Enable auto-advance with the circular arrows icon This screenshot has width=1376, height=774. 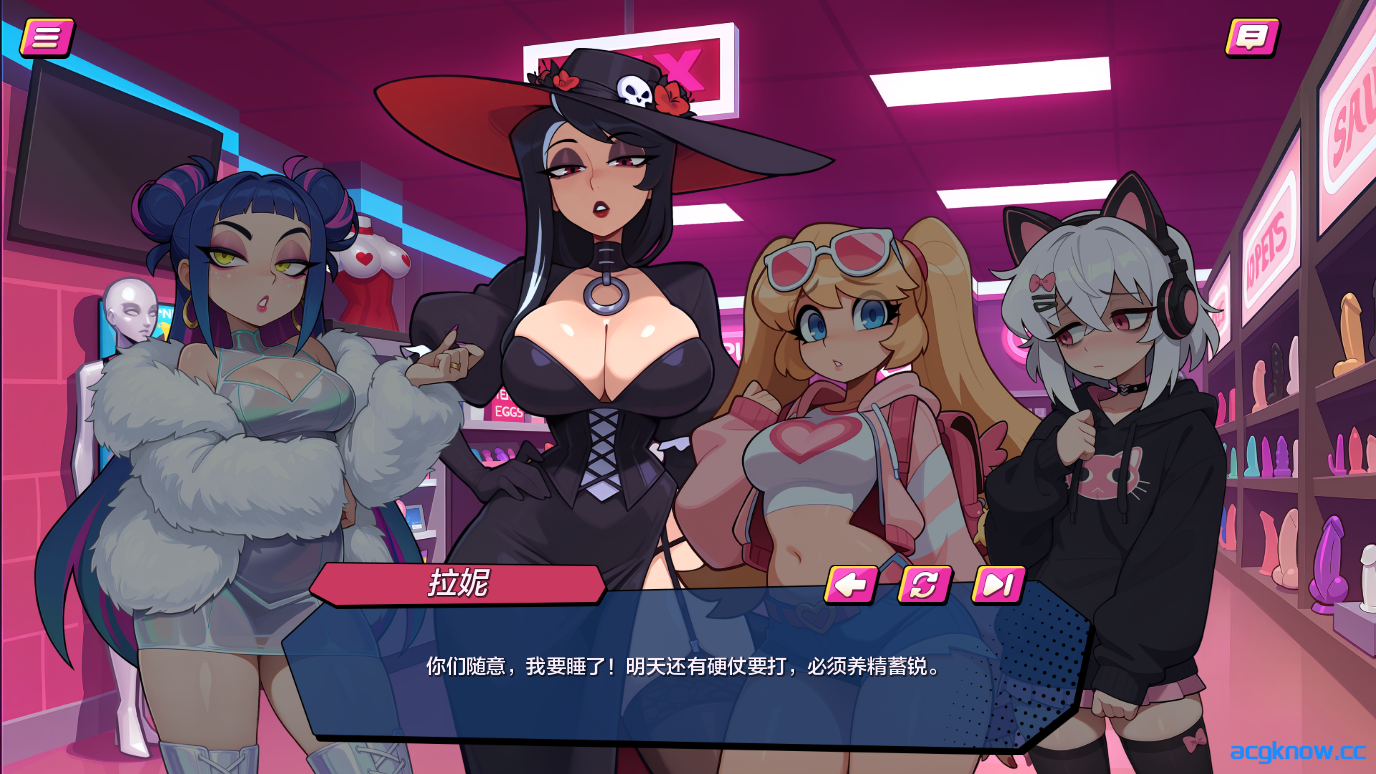[925, 585]
